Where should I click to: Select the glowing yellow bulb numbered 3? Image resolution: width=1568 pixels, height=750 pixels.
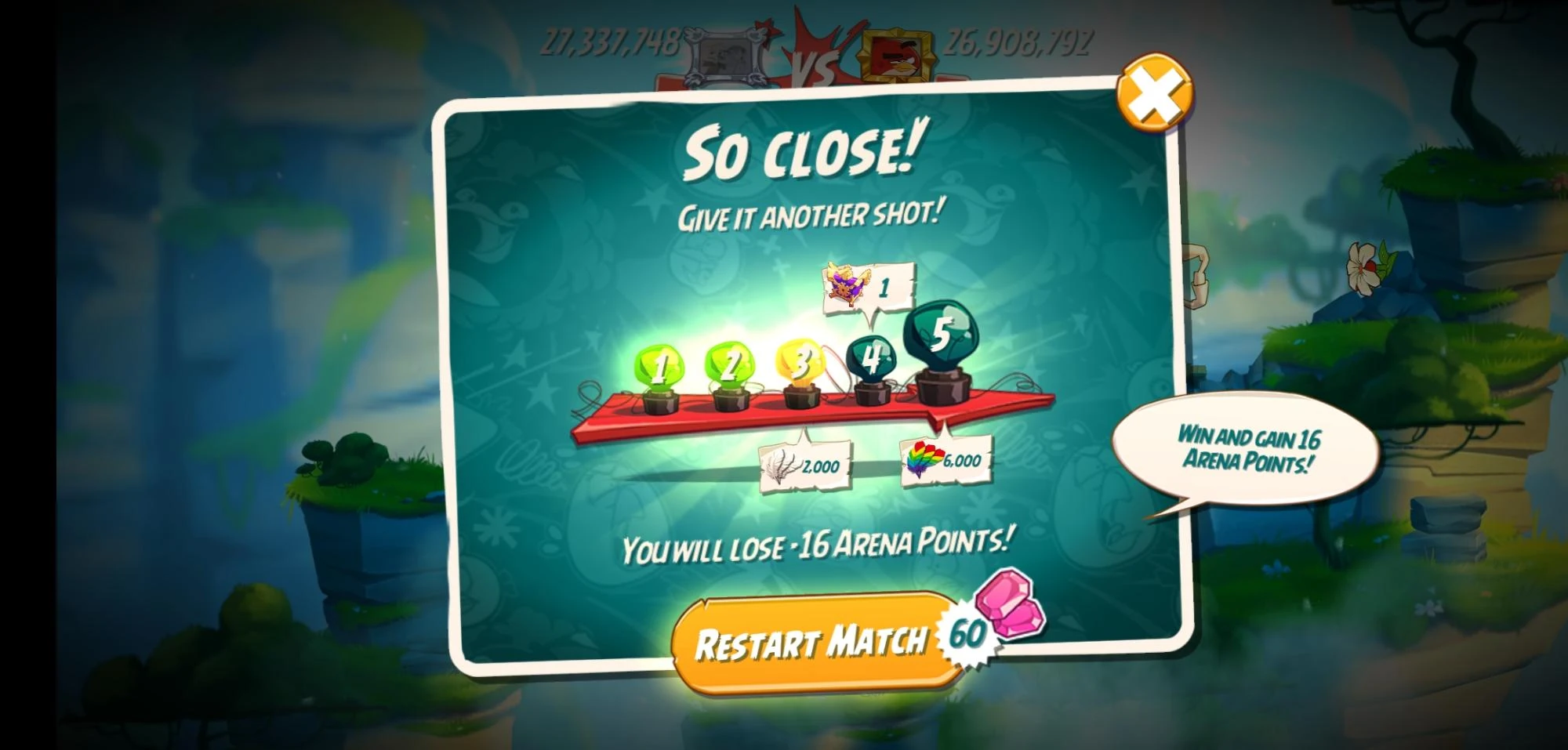point(800,362)
